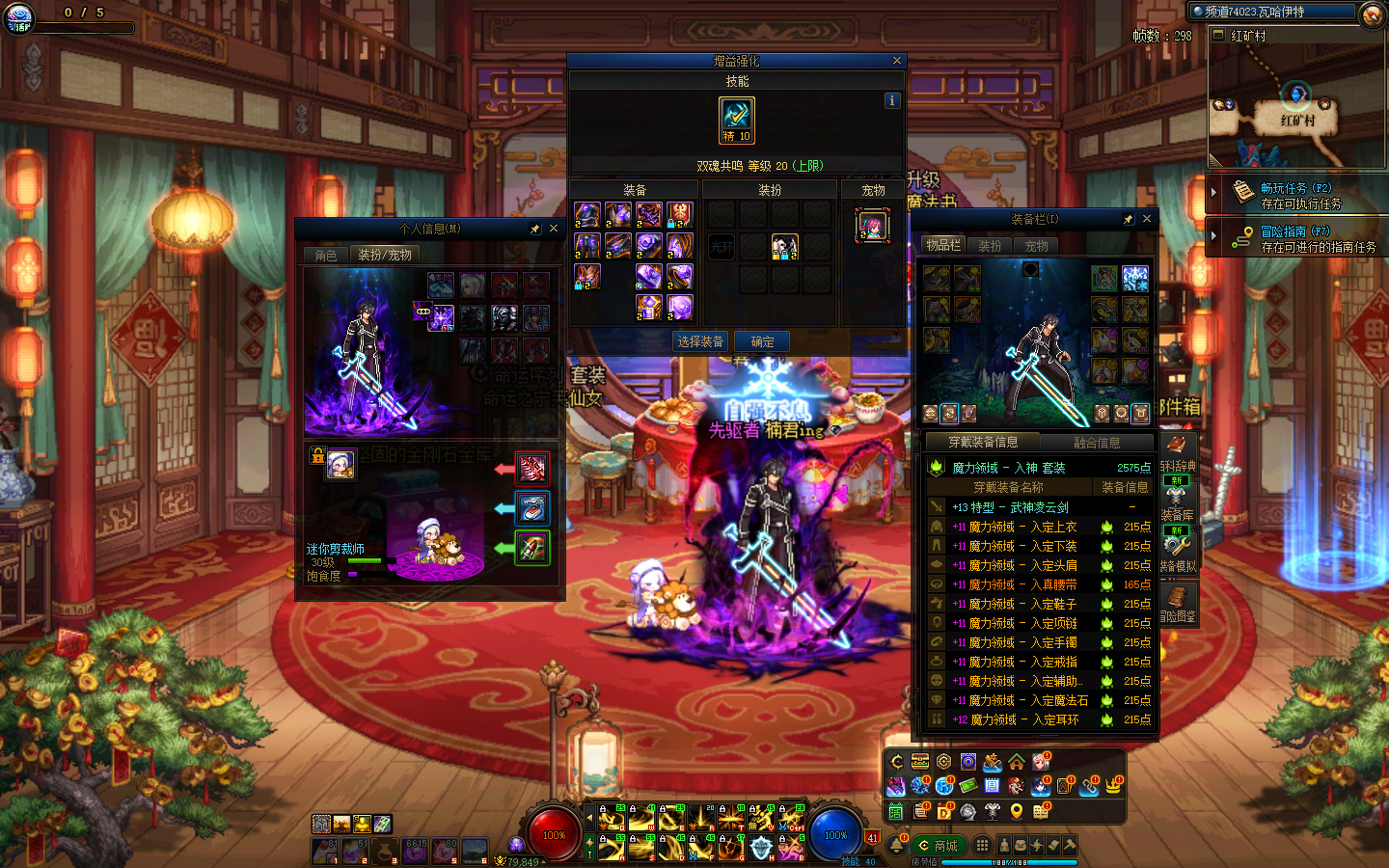
Task: Confirm with the 确定 button
Action: pos(762,341)
